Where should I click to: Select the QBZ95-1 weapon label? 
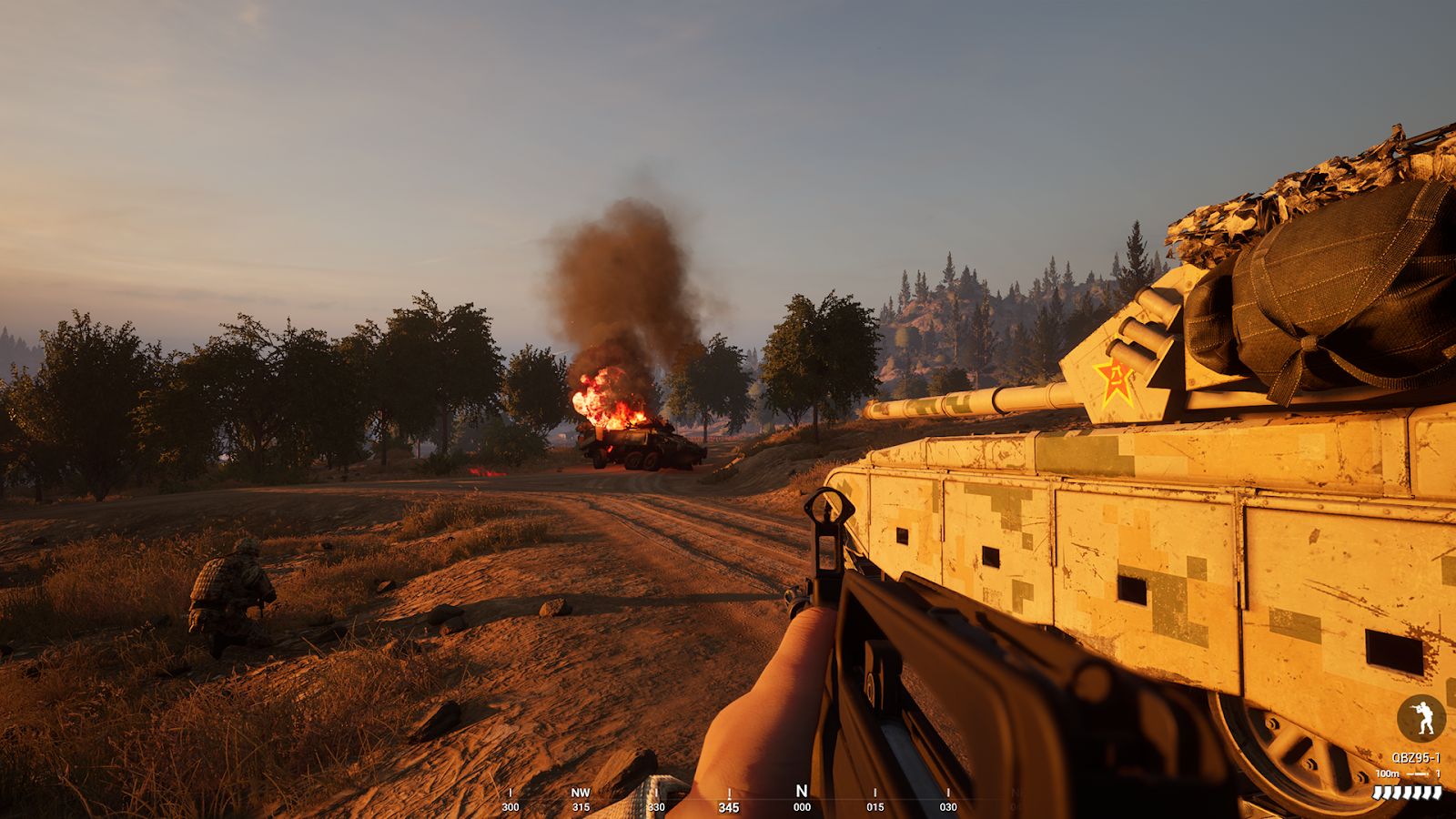click(x=1415, y=758)
